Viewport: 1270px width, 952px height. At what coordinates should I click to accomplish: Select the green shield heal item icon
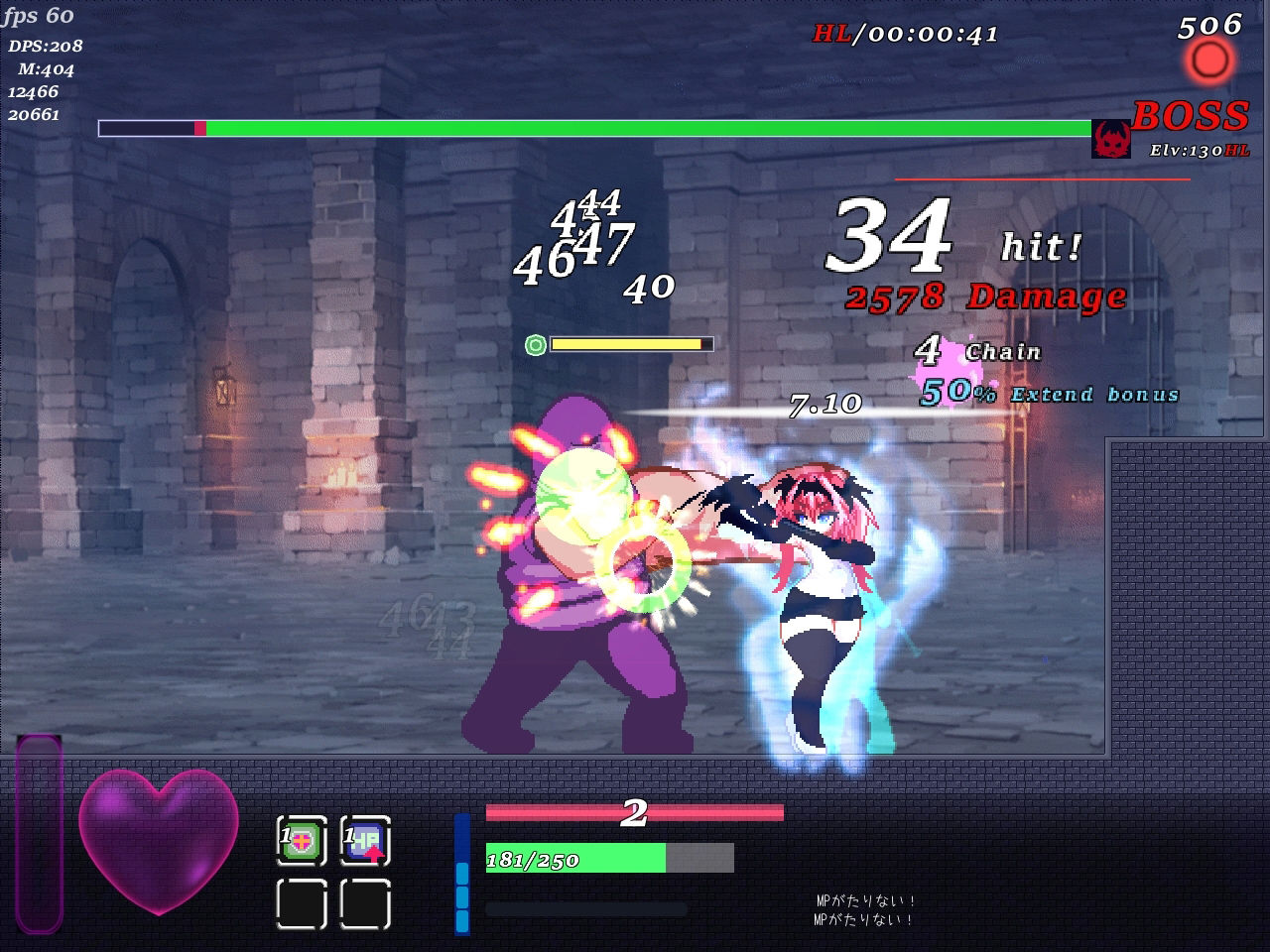point(303,840)
